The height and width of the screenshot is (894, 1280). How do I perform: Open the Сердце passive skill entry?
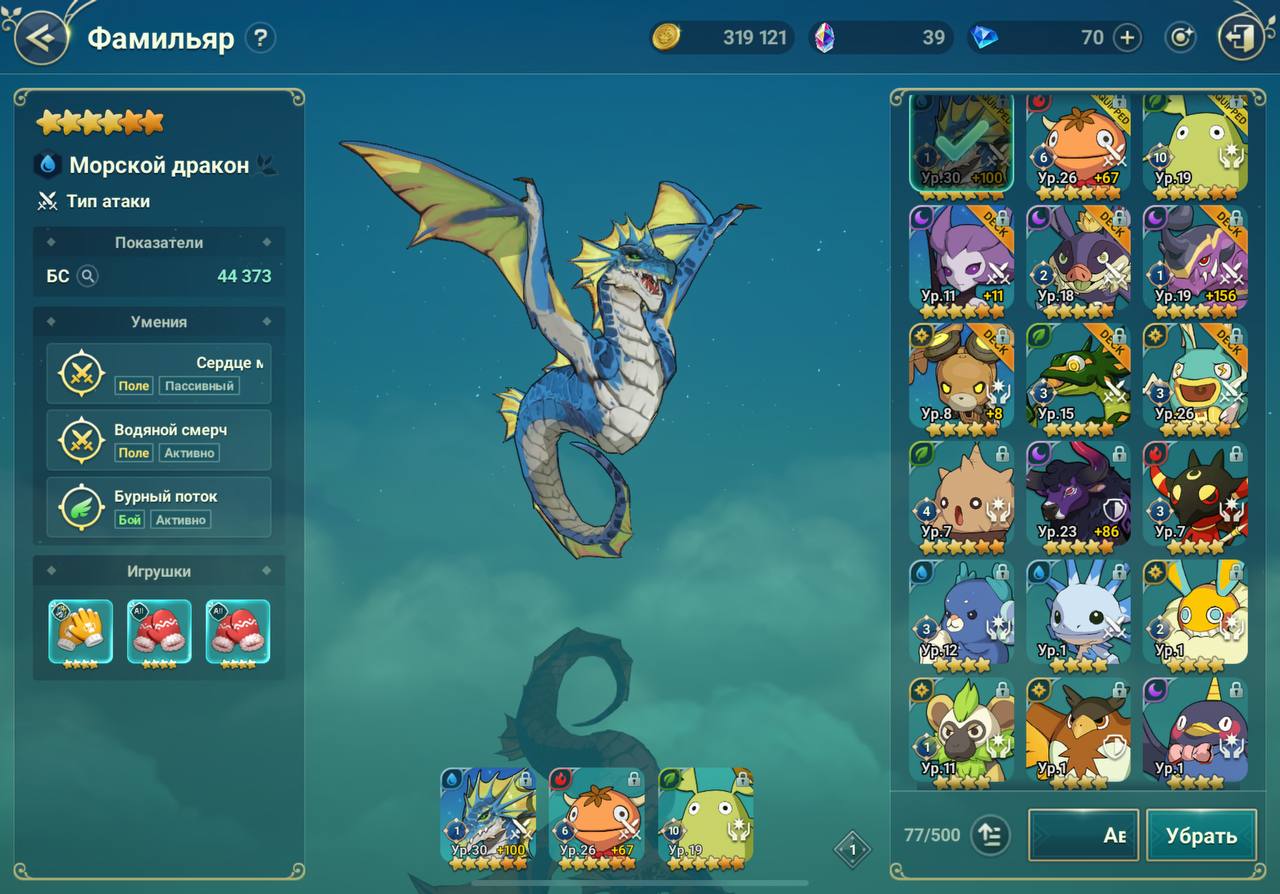pyautogui.click(x=159, y=373)
